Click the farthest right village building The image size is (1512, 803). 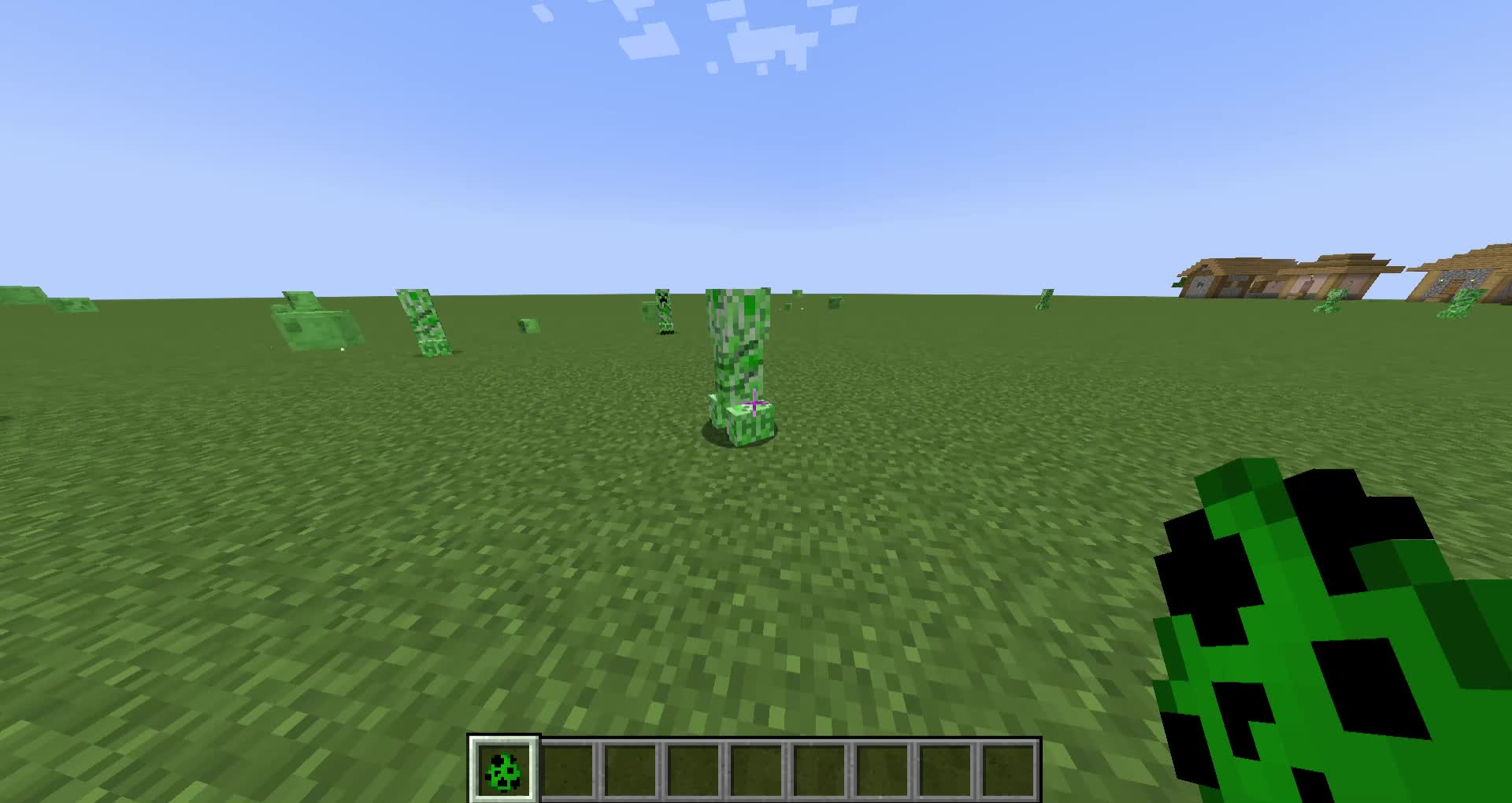click(x=1473, y=276)
